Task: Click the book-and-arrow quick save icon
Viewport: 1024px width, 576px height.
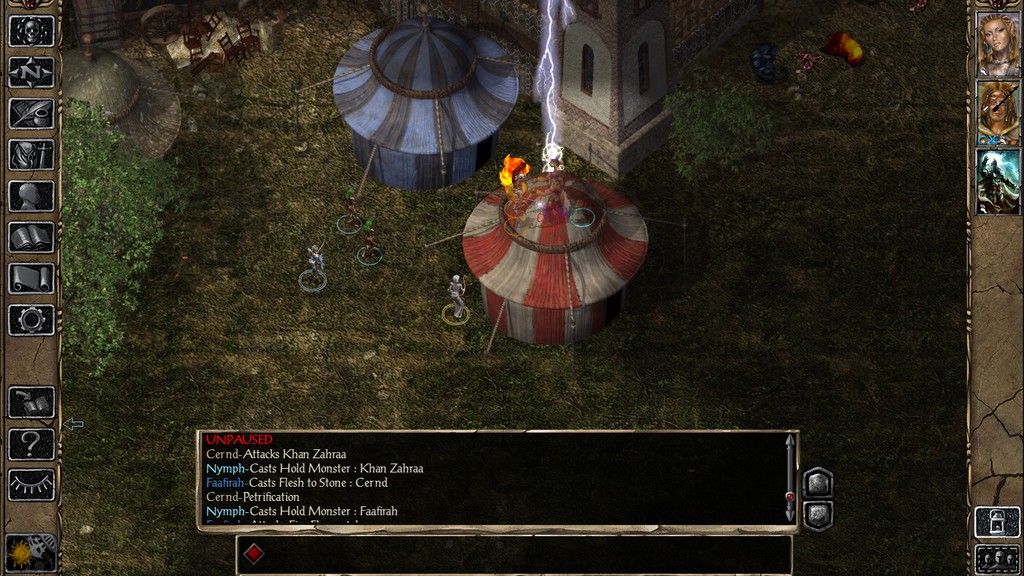Action: (x=31, y=402)
